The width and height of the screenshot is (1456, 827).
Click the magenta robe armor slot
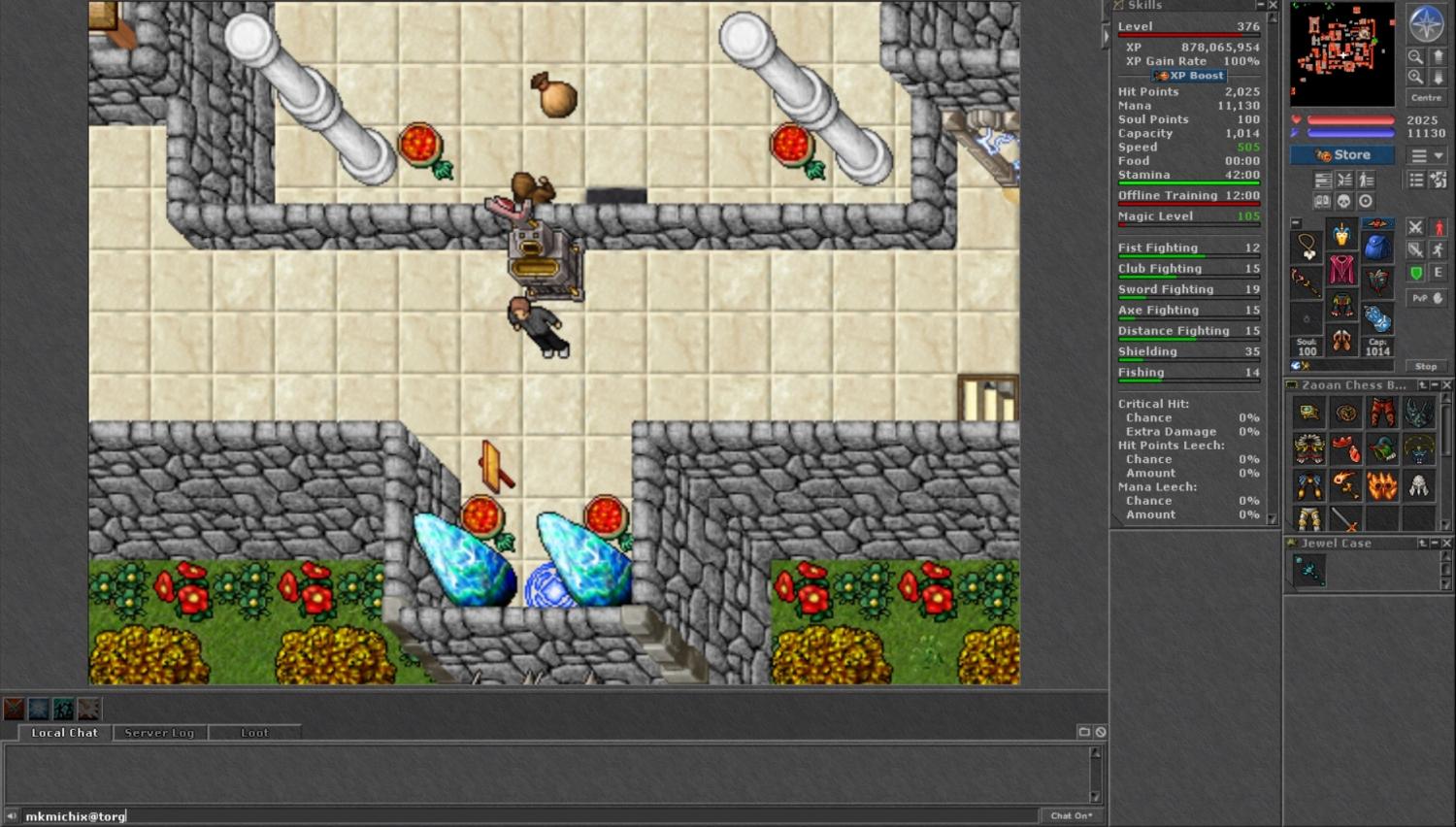tap(1342, 270)
